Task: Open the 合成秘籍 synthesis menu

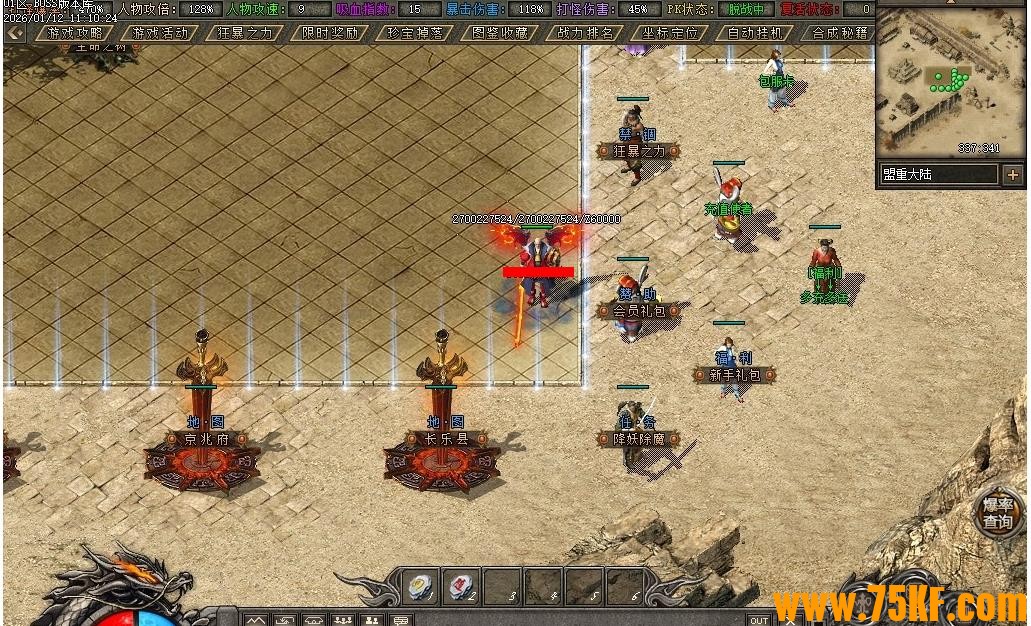Action: [839, 33]
